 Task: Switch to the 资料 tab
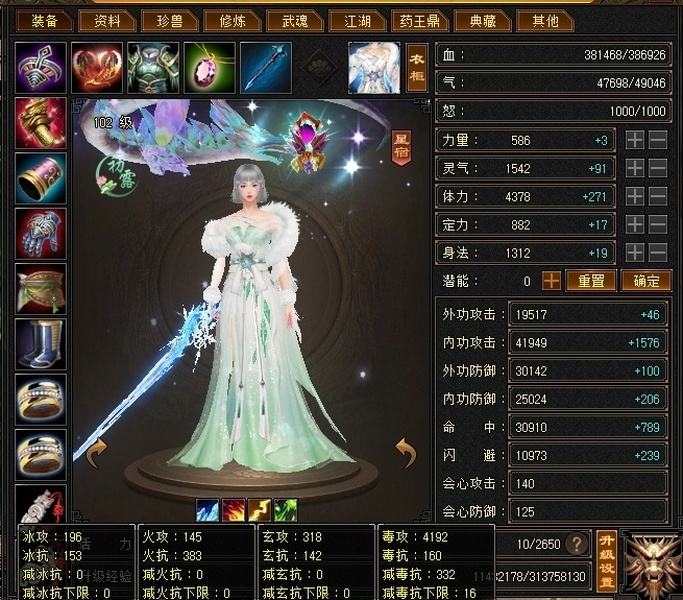click(107, 20)
